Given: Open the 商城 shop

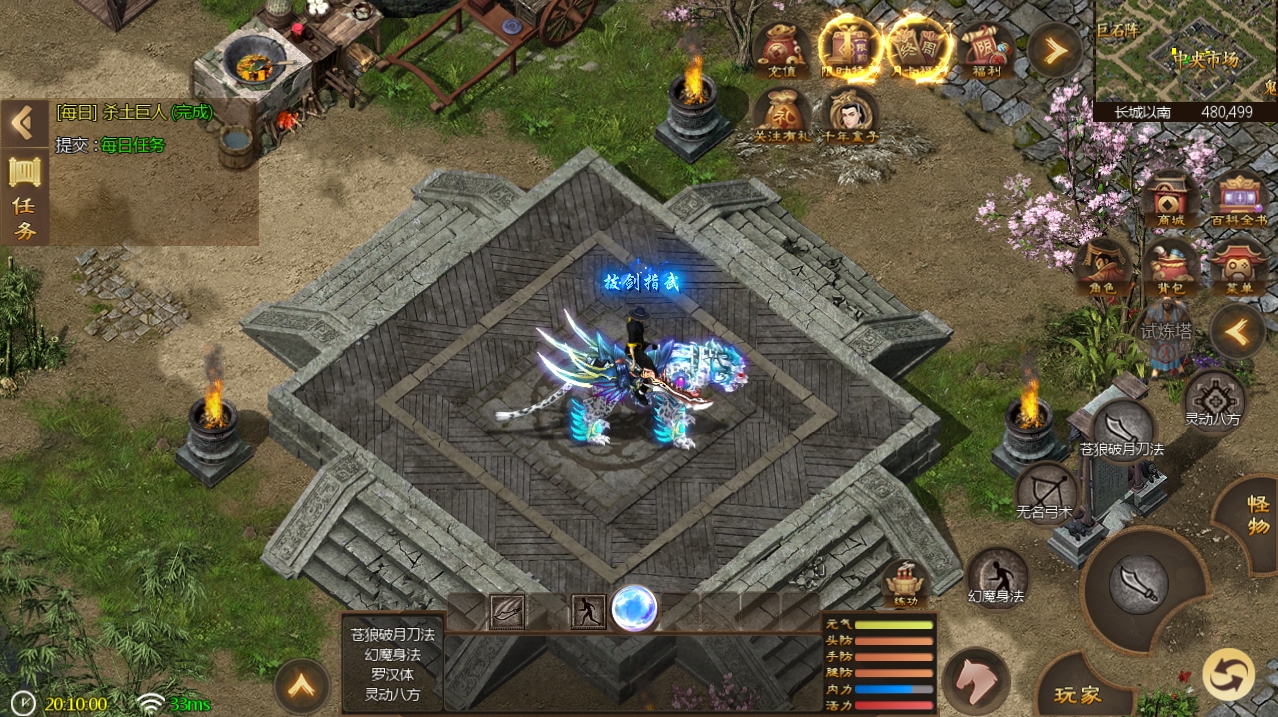Looking at the screenshot, I should 1169,201.
